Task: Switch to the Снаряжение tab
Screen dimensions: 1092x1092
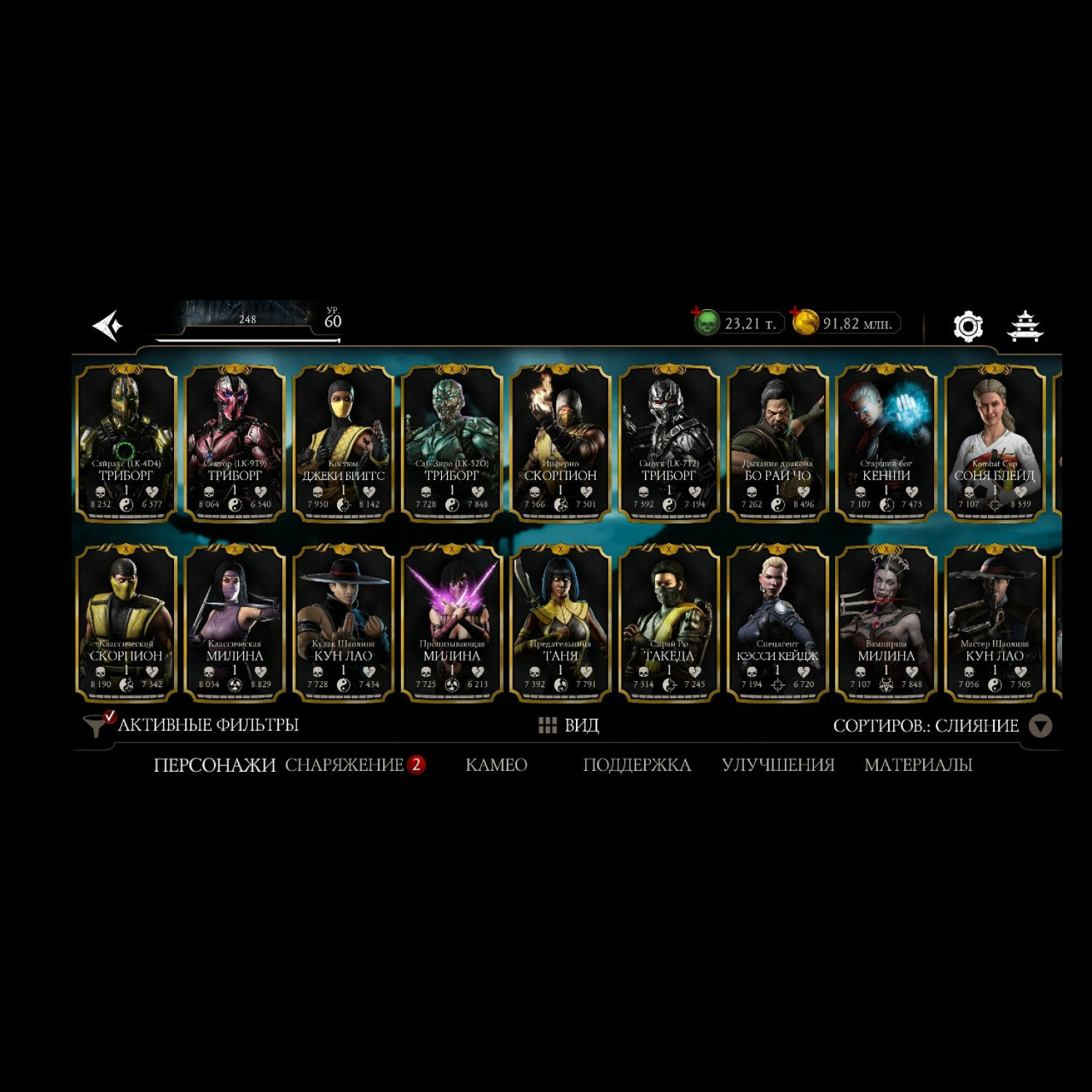Action: pyautogui.click(x=345, y=765)
